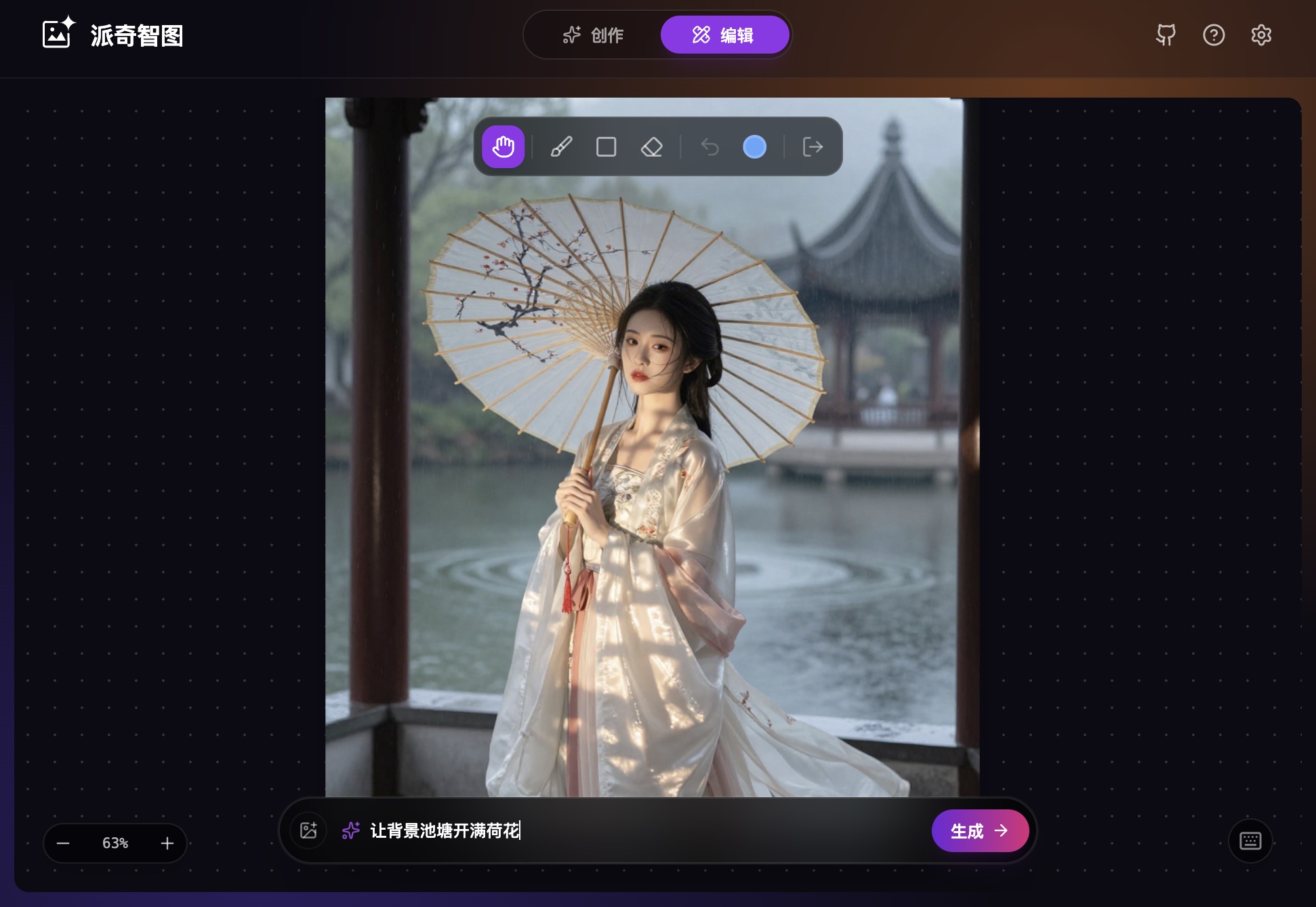Click the zoom in plus button
This screenshot has width=1316, height=907.
click(x=167, y=843)
